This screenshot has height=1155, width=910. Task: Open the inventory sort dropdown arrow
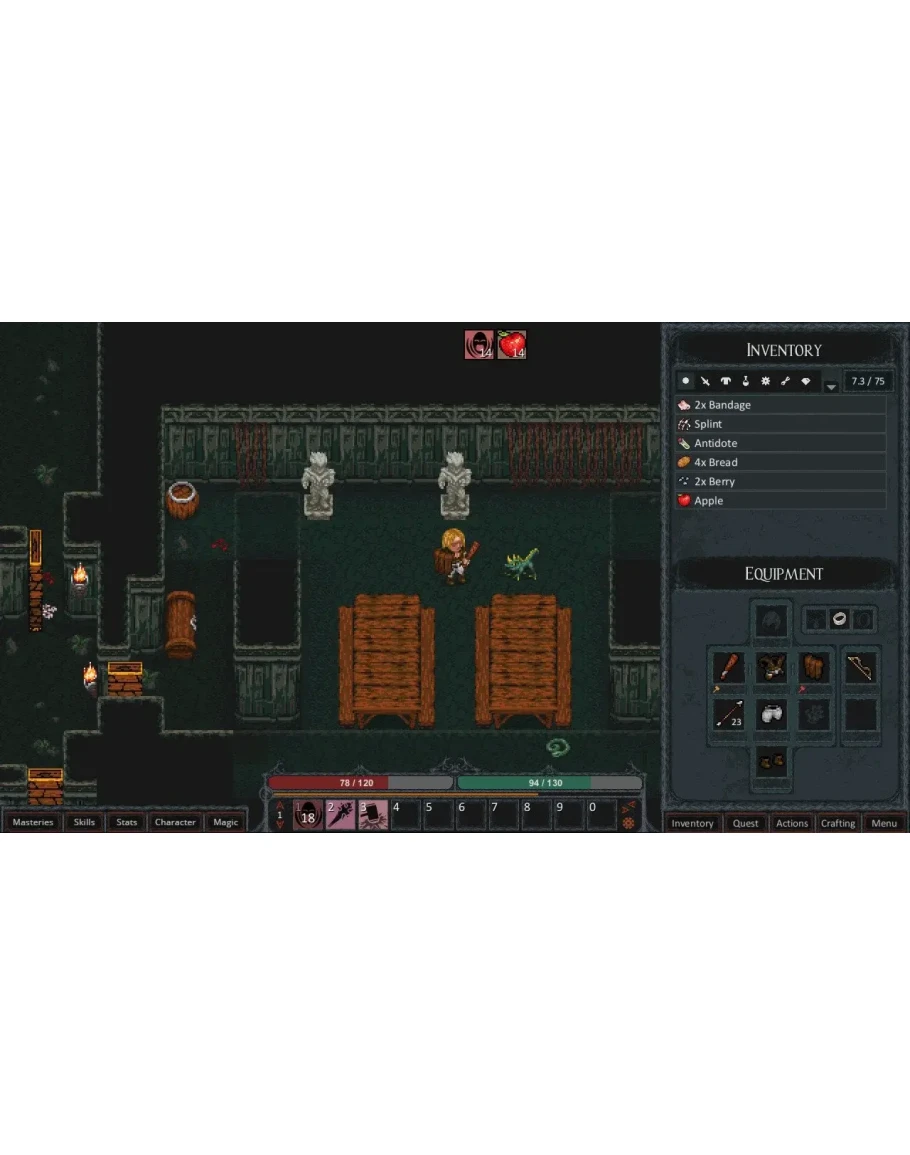click(x=830, y=384)
